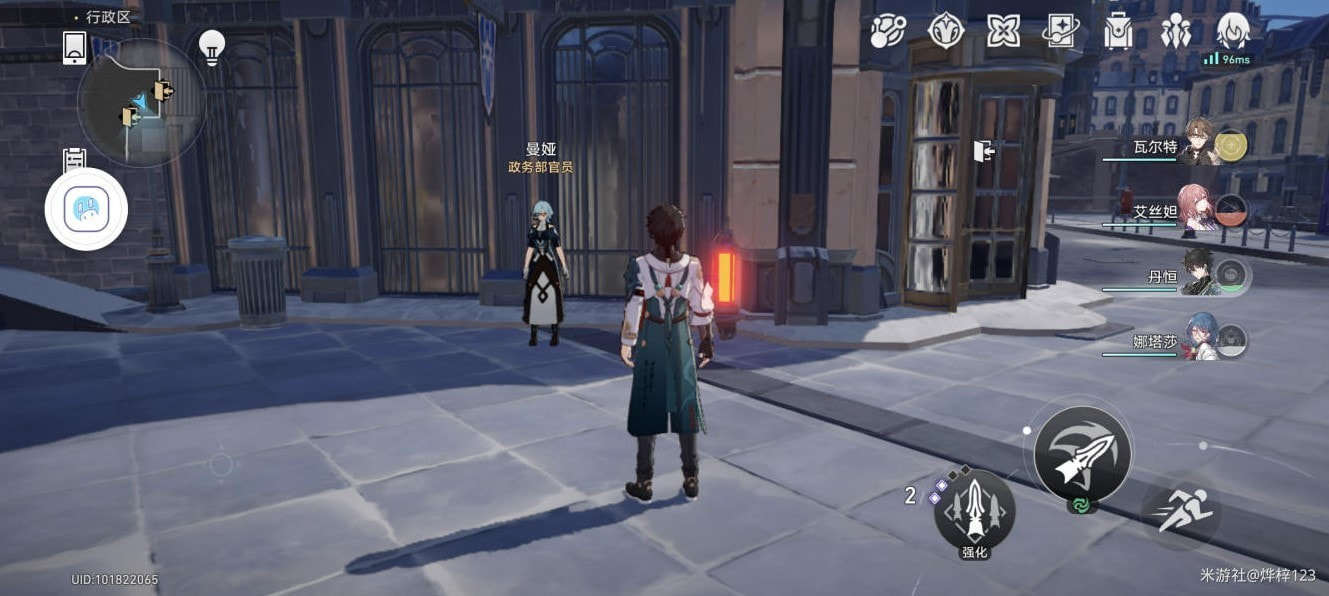Tap the round white mascot button

tap(86, 209)
